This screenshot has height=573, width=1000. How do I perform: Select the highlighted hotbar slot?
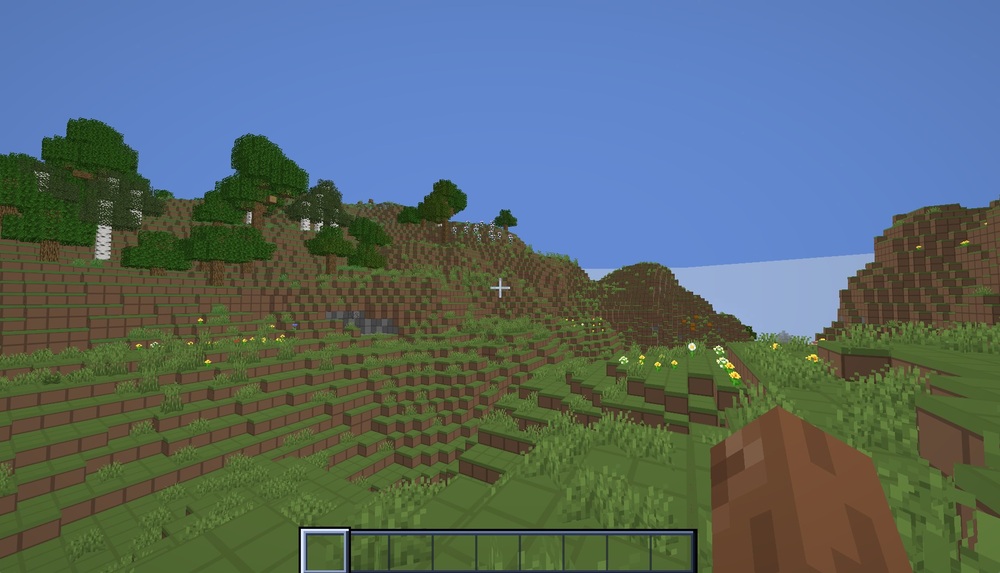pos(325,551)
